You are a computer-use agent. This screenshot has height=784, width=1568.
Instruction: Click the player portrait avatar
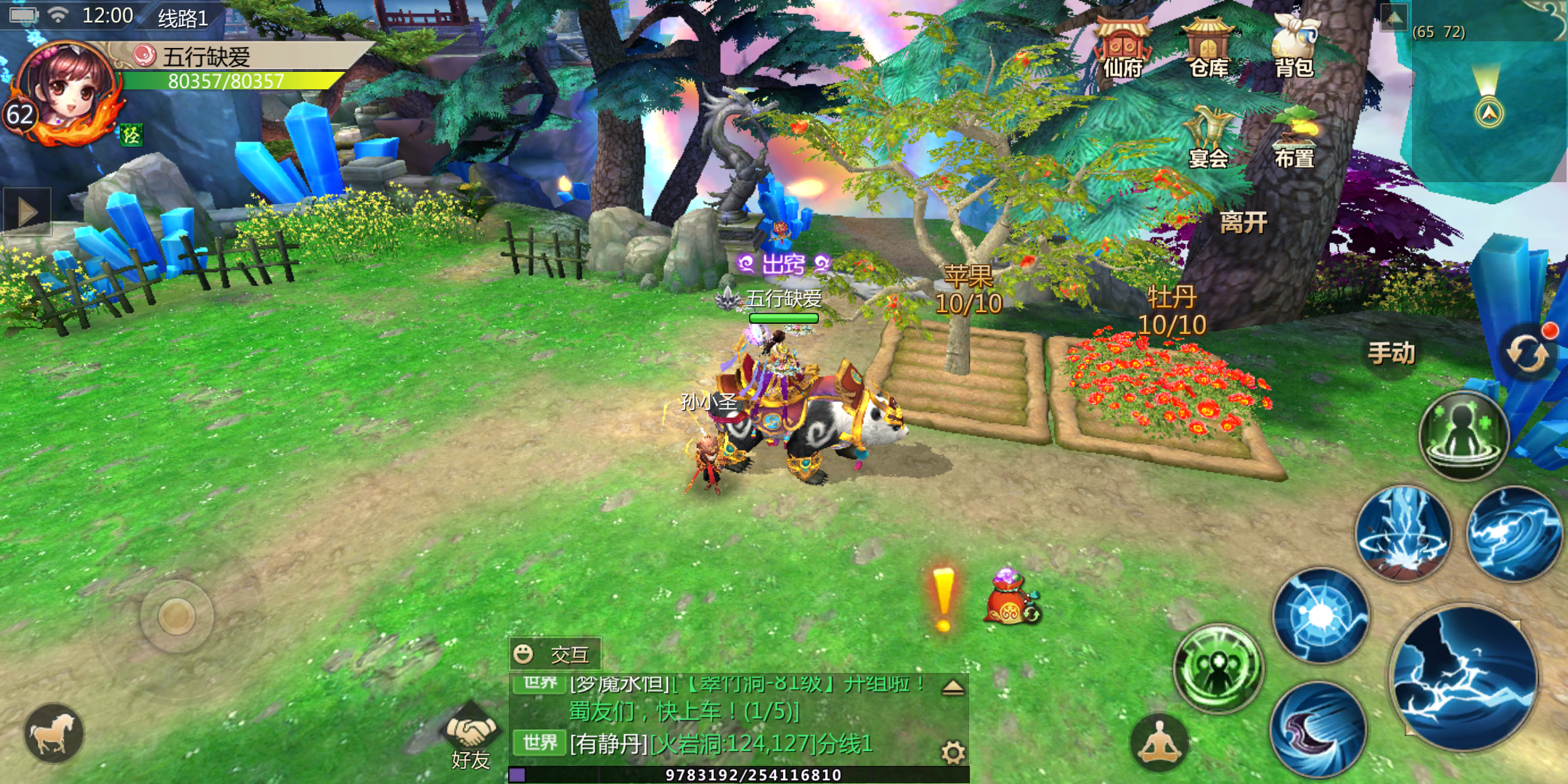(65, 91)
